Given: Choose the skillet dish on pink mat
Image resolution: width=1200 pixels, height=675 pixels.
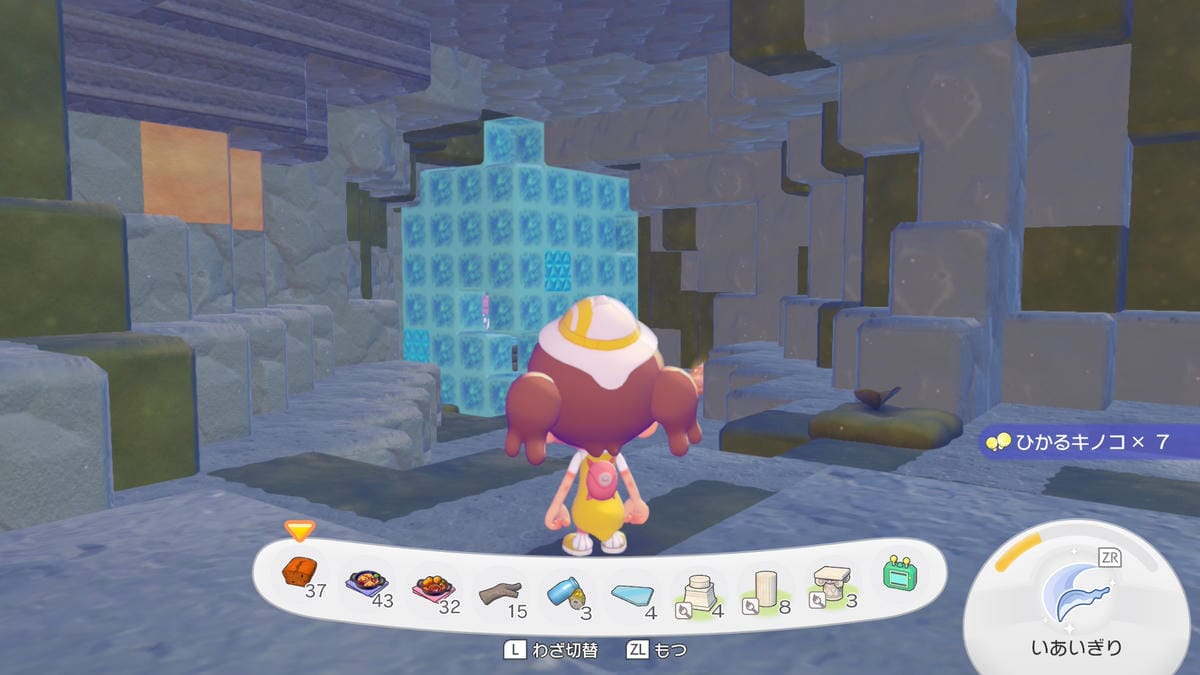Looking at the screenshot, I should [x=431, y=583].
